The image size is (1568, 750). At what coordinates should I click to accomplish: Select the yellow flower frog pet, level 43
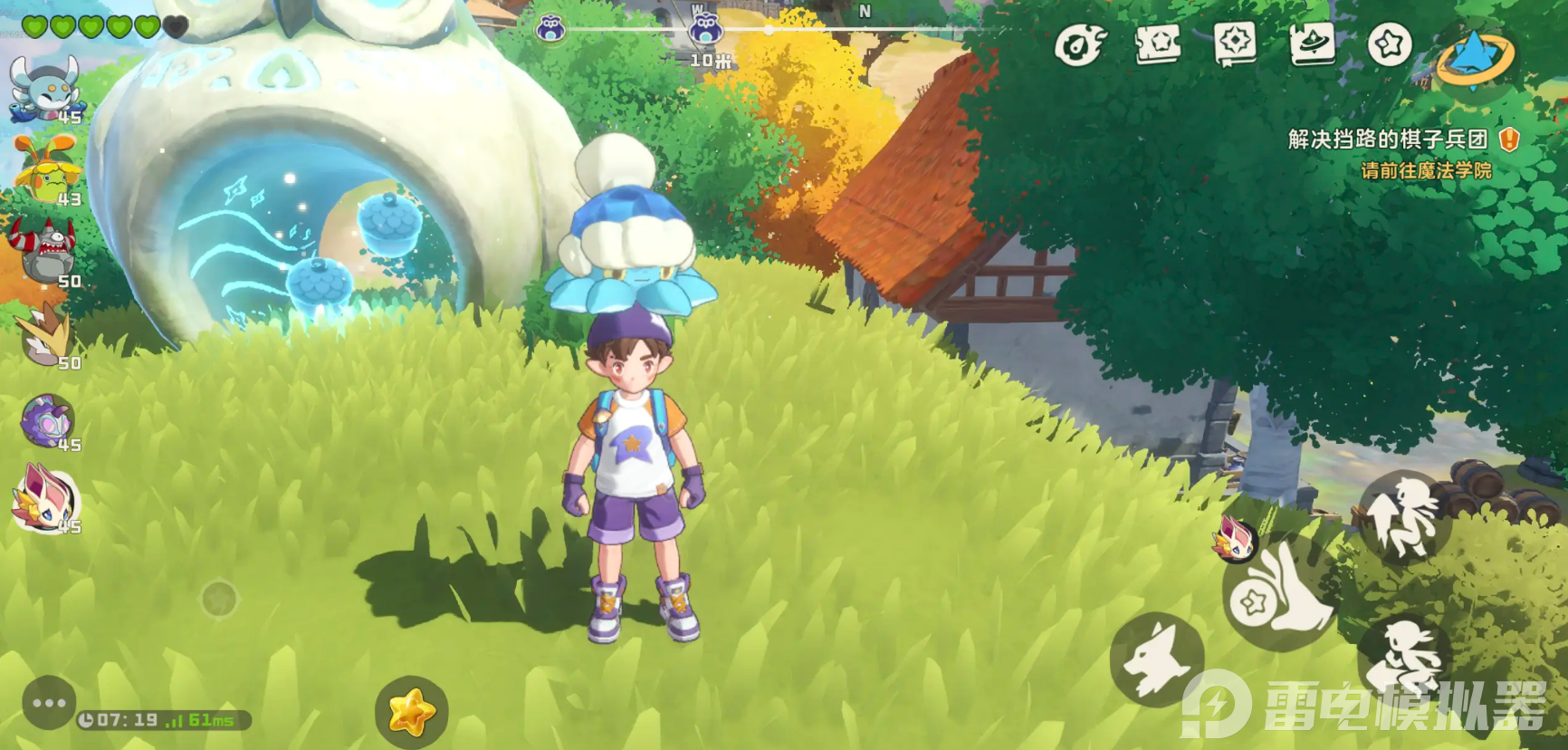pyautogui.click(x=45, y=169)
